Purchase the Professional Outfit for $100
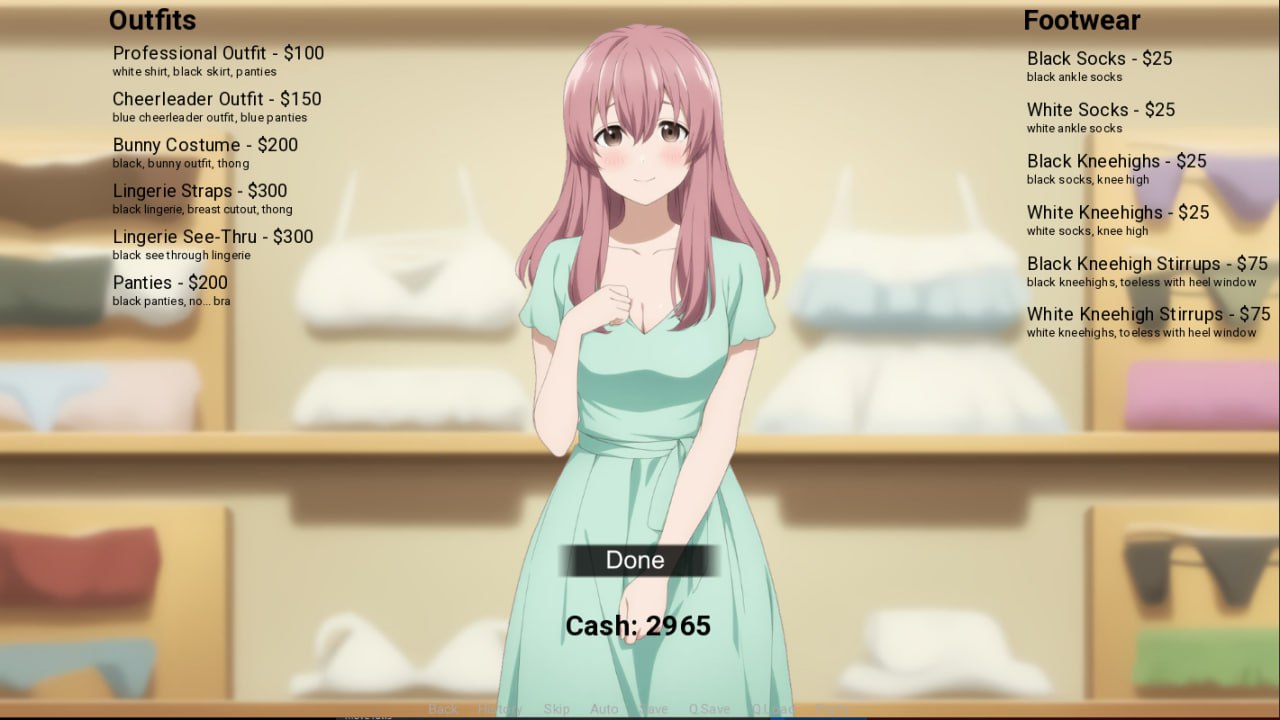The height and width of the screenshot is (720, 1280). tap(218, 53)
